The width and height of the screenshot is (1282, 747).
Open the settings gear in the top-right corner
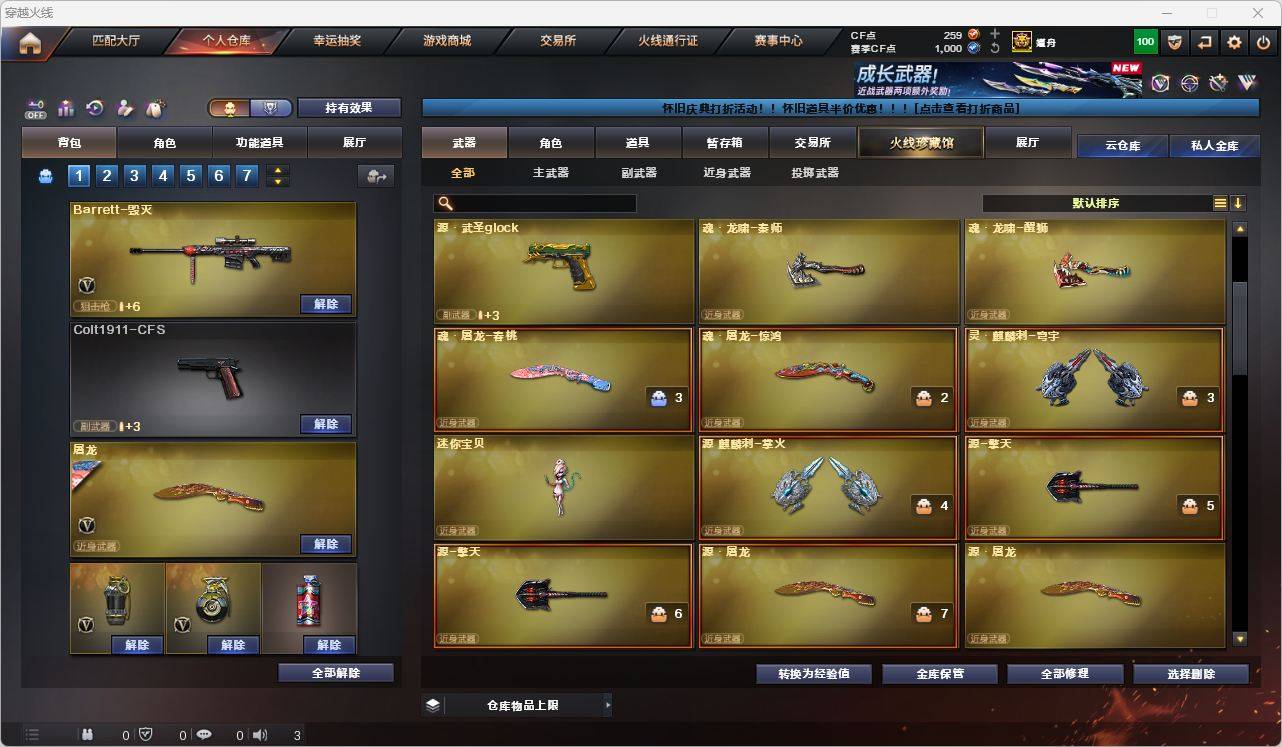(1234, 42)
